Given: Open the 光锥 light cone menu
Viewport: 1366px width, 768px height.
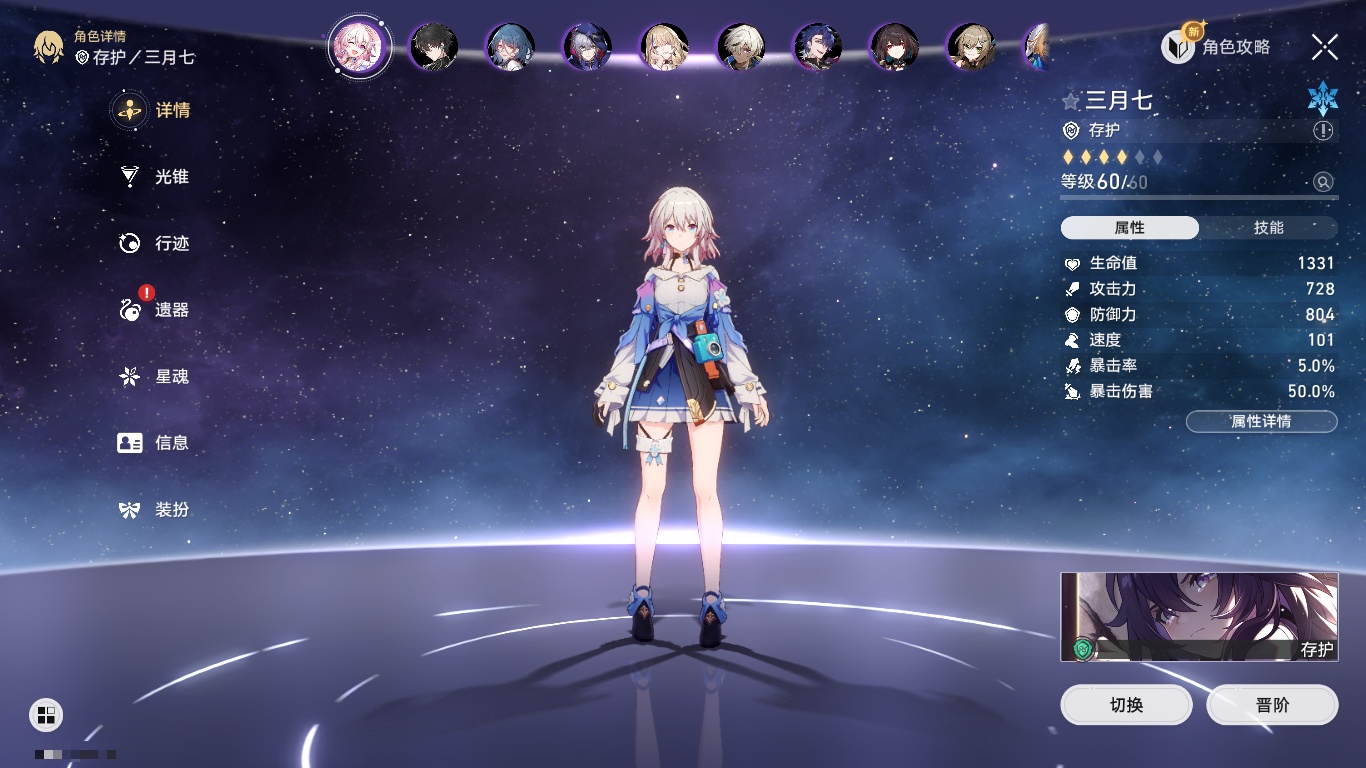Looking at the screenshot, I should click(x=153, y=177).
